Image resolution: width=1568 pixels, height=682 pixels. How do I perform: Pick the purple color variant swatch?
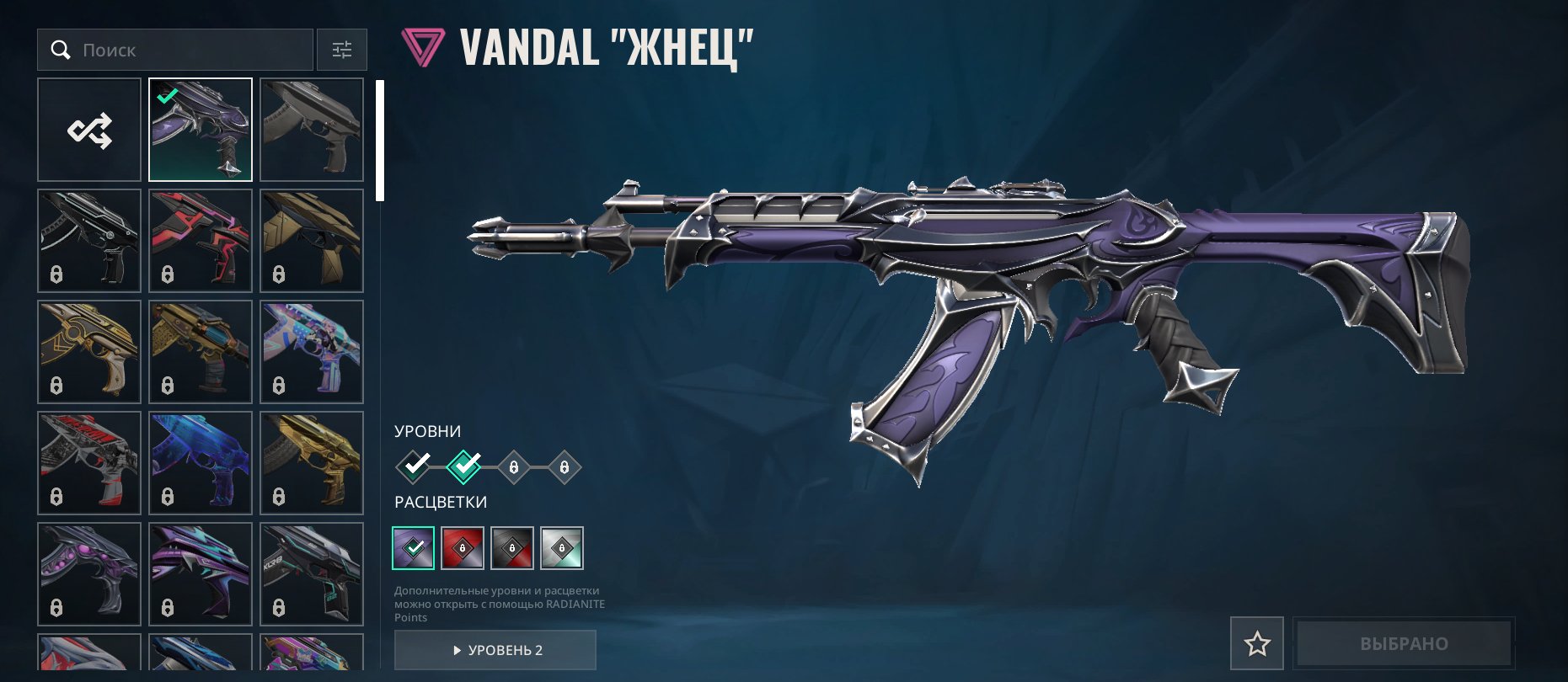tap(414, 548)
